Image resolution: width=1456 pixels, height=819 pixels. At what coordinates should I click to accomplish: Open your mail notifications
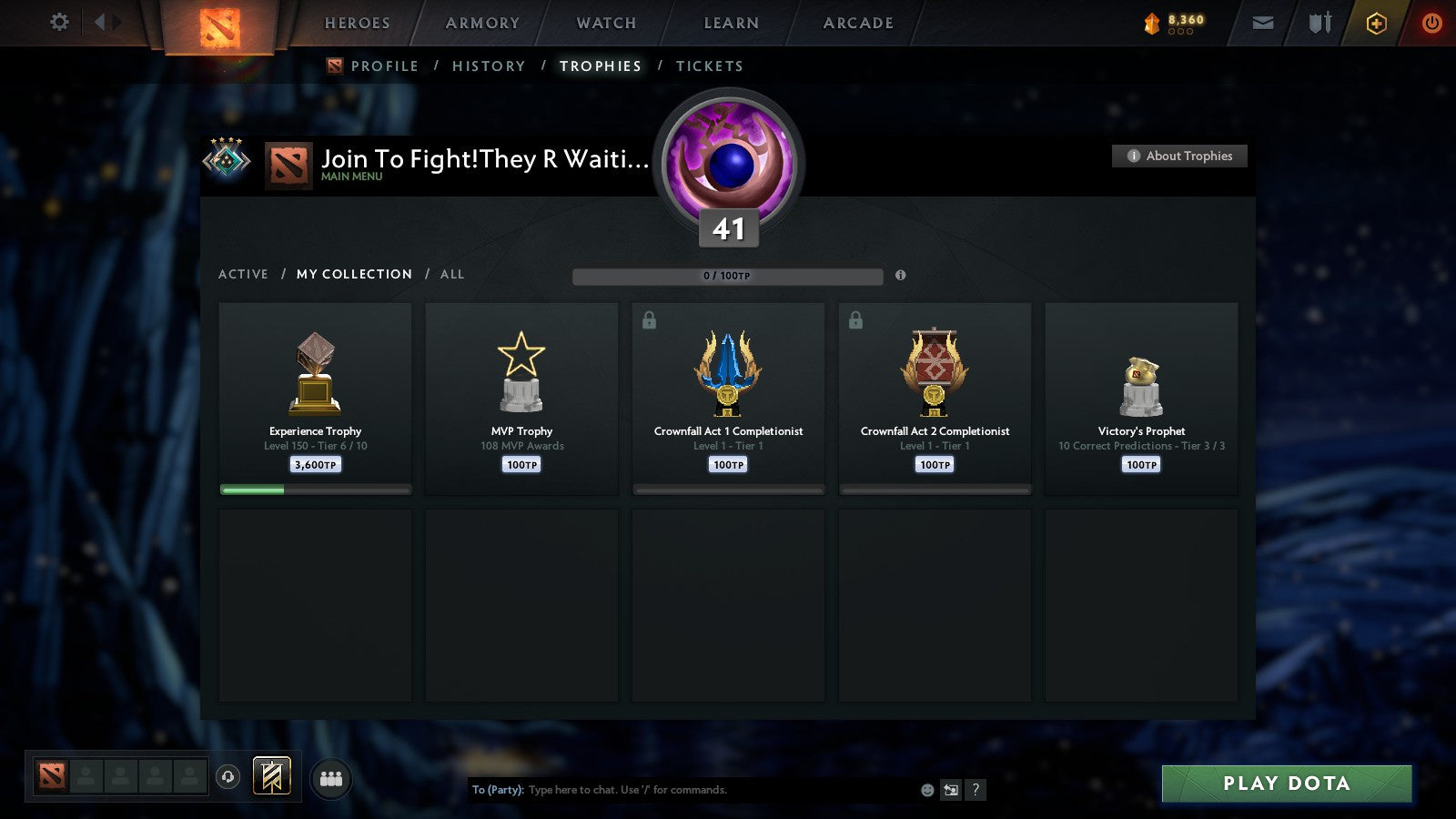[1261, 23]
